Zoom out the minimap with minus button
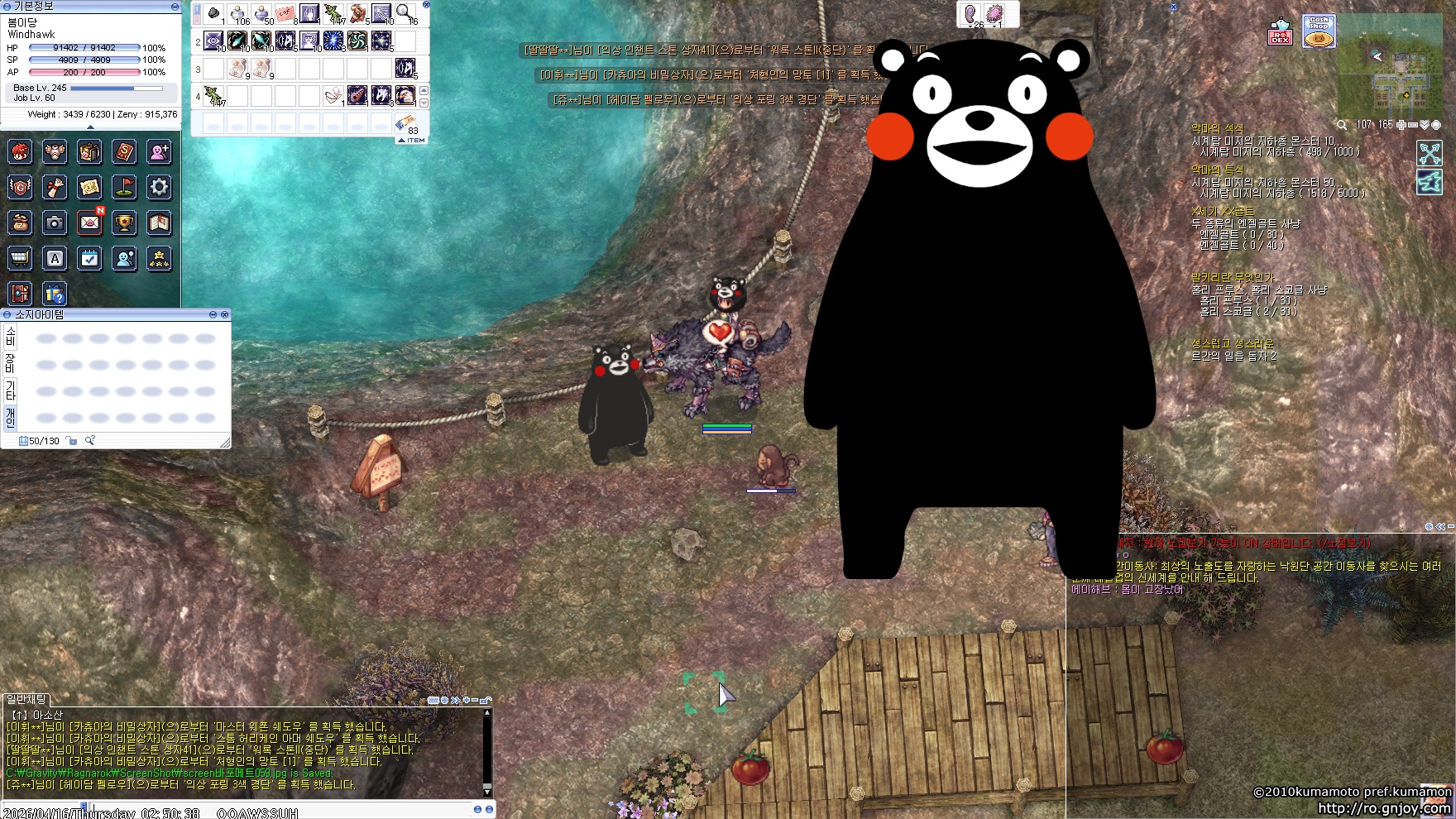 click(x=1413, y=125)
